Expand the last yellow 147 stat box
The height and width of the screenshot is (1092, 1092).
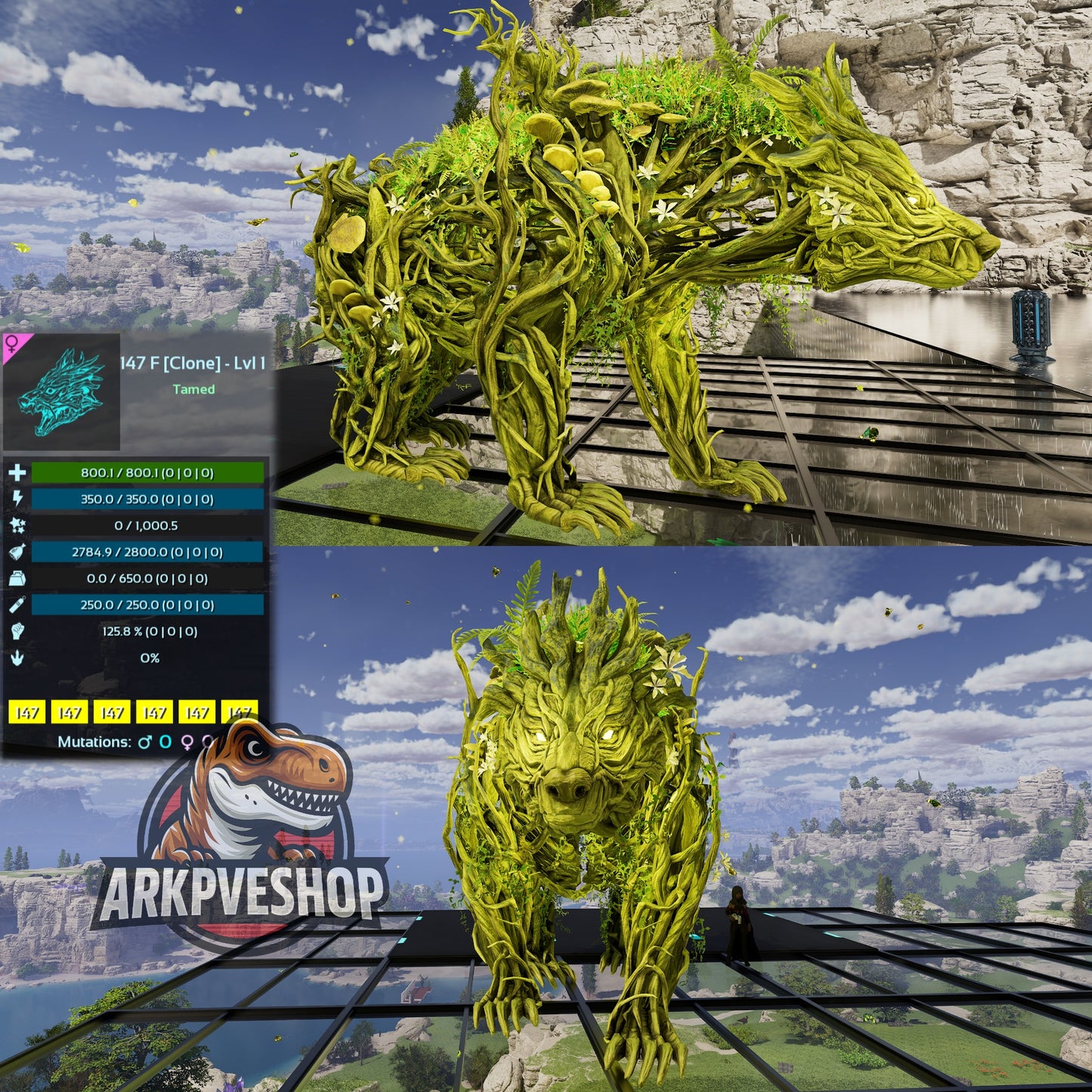[239, 713]
